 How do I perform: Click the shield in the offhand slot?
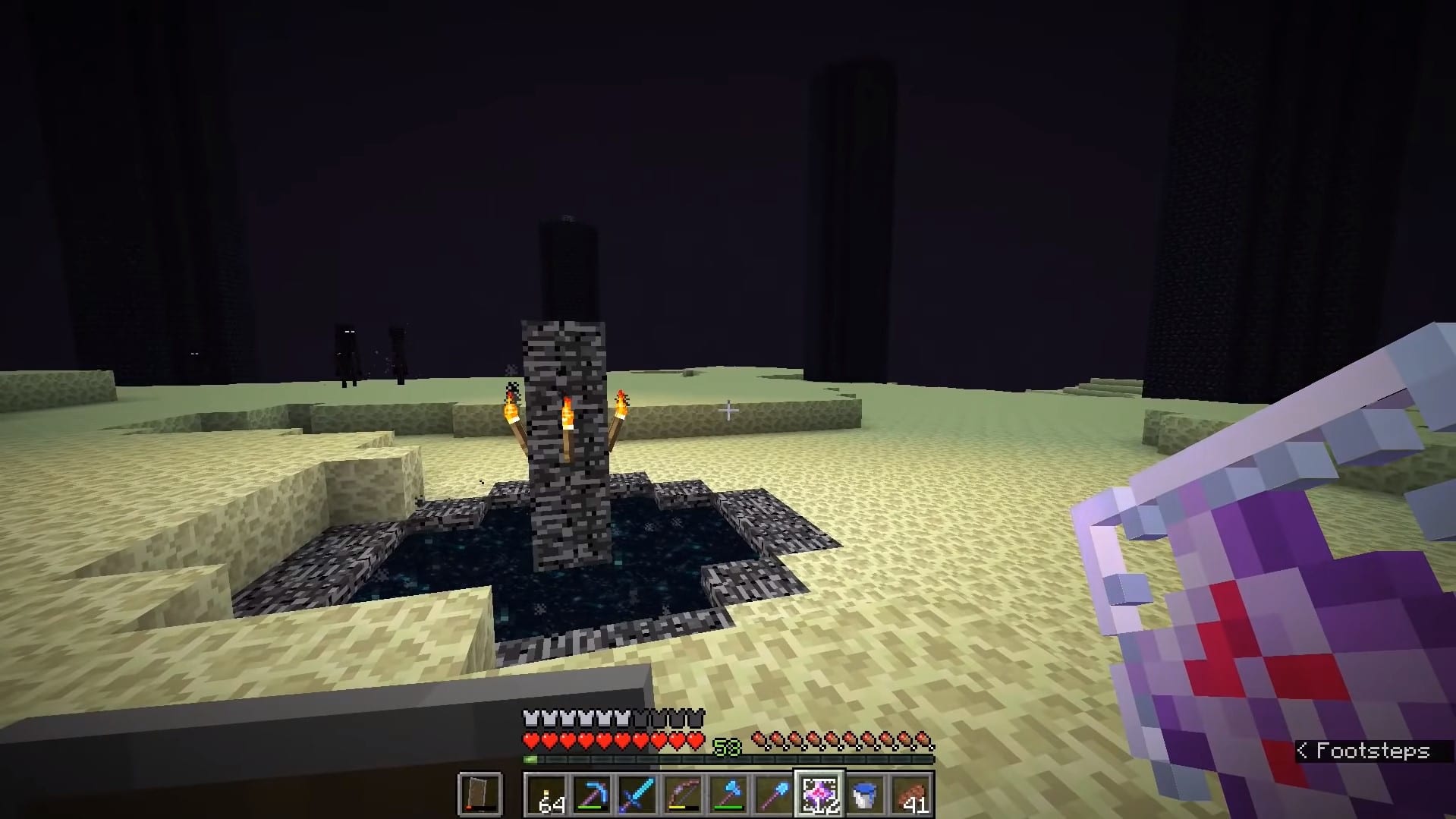click(482, 795)
